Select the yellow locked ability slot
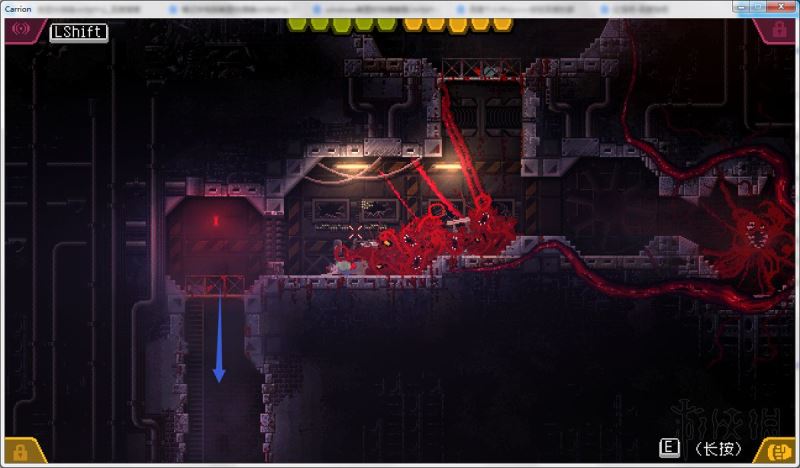Screen dimensions: 800x468 tap(18, 452)
